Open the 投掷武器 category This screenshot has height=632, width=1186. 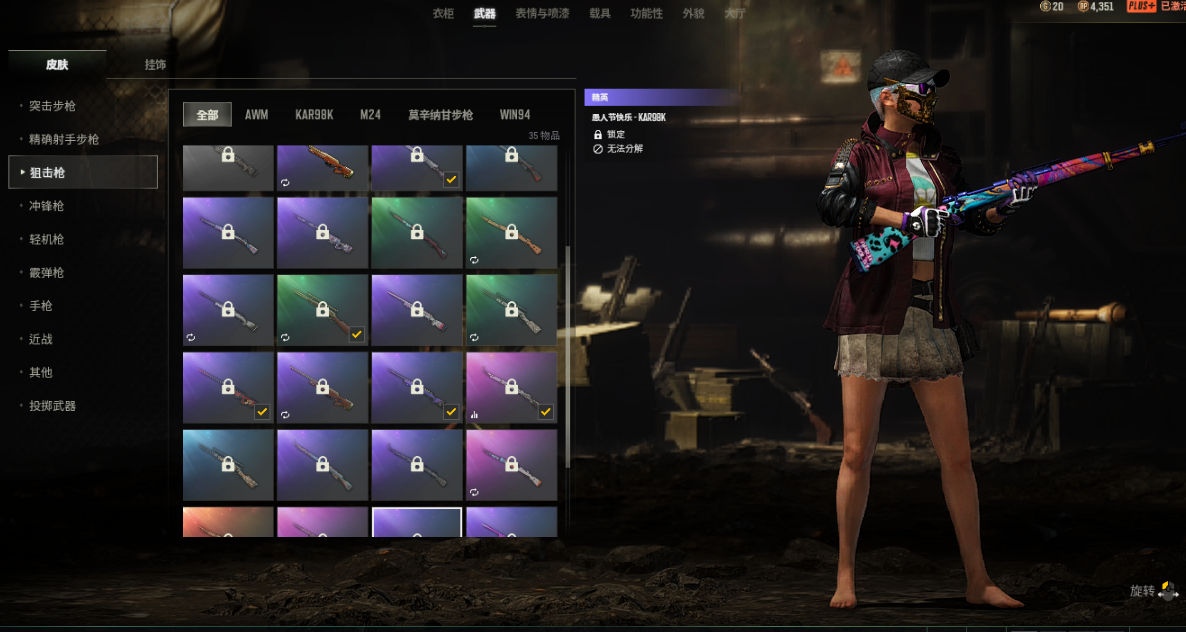(52, 406)
